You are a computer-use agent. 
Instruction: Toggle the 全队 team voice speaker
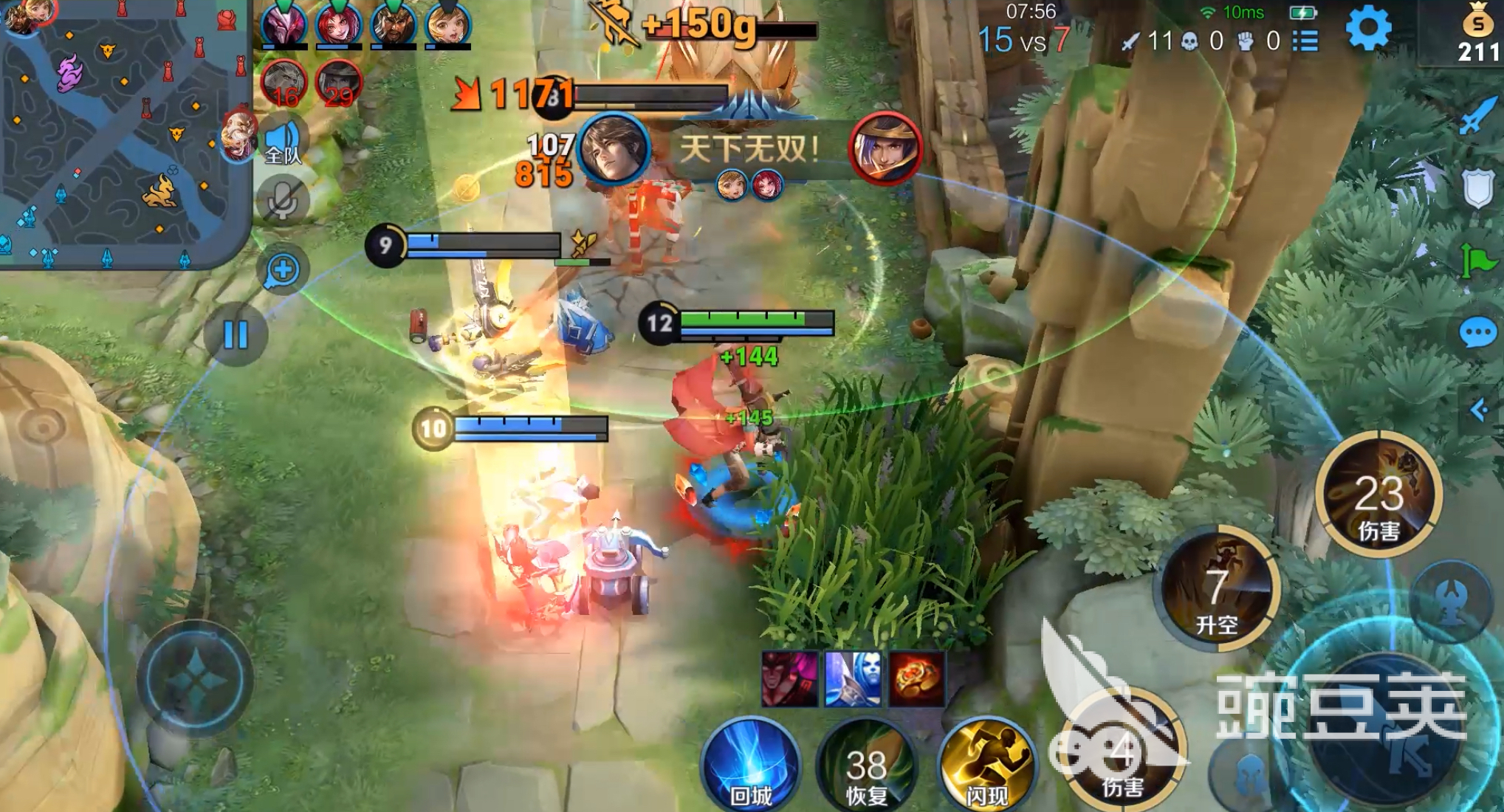(x=283, y=142)
